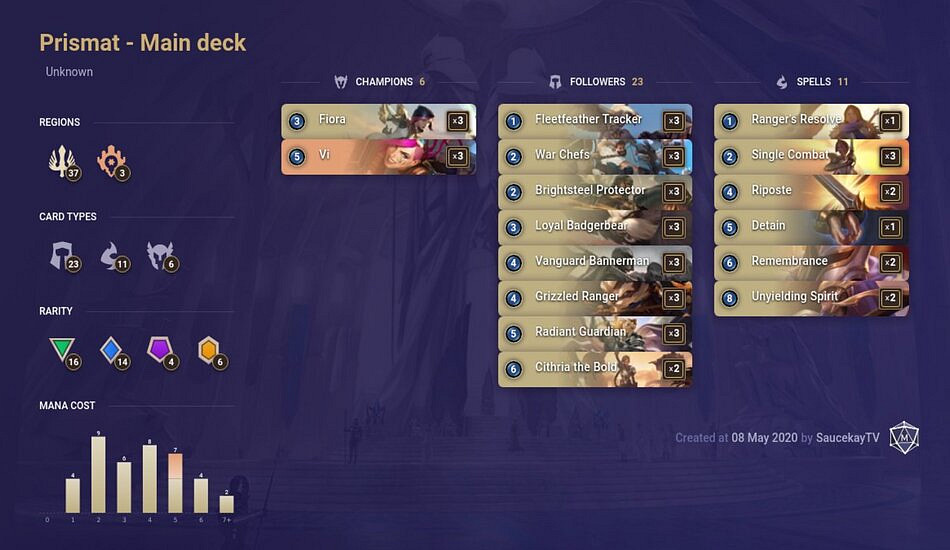Open the SaucekayTV creator link

pos(848,438)
